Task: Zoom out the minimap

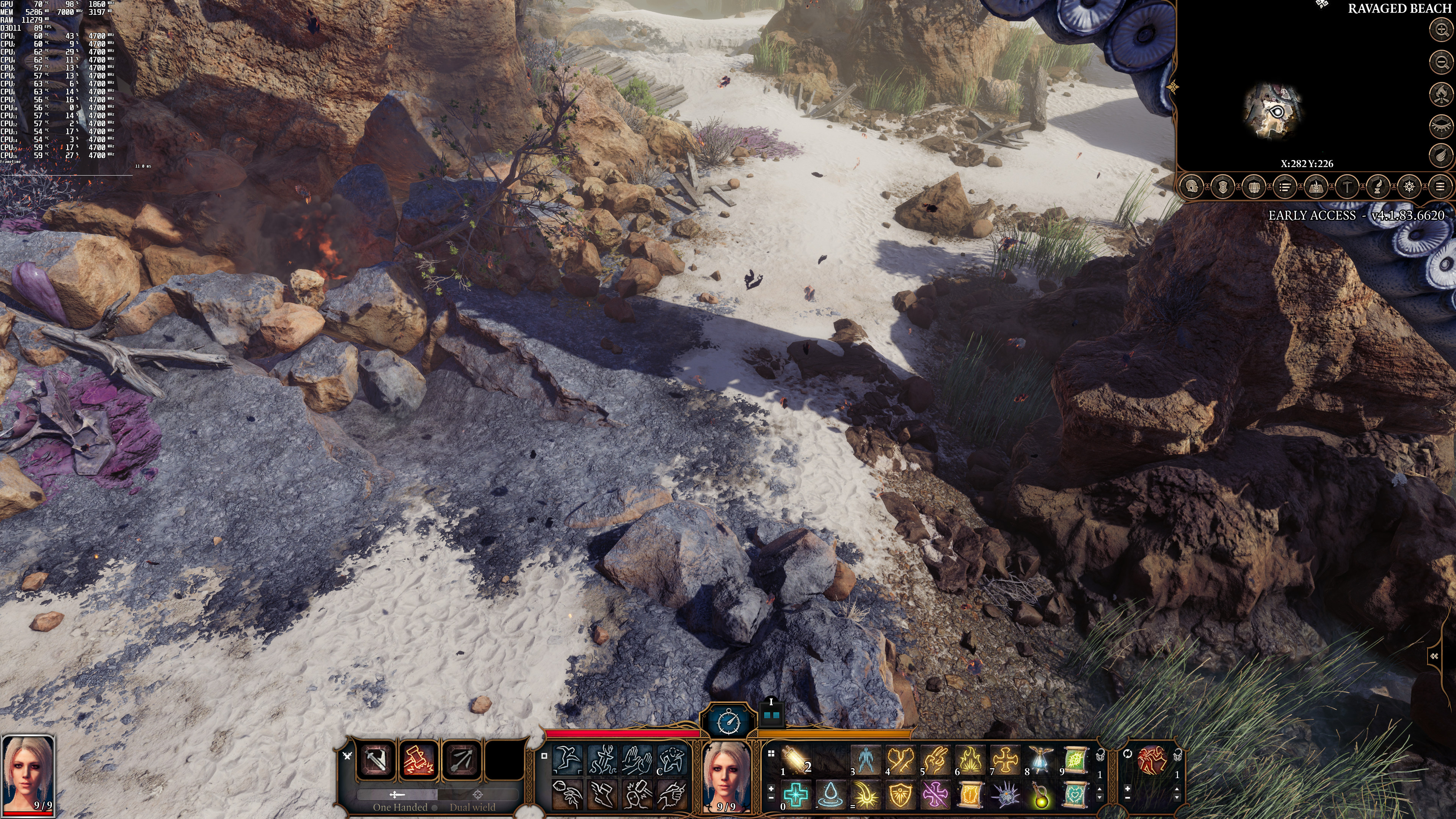Action: click(1442, 61)
